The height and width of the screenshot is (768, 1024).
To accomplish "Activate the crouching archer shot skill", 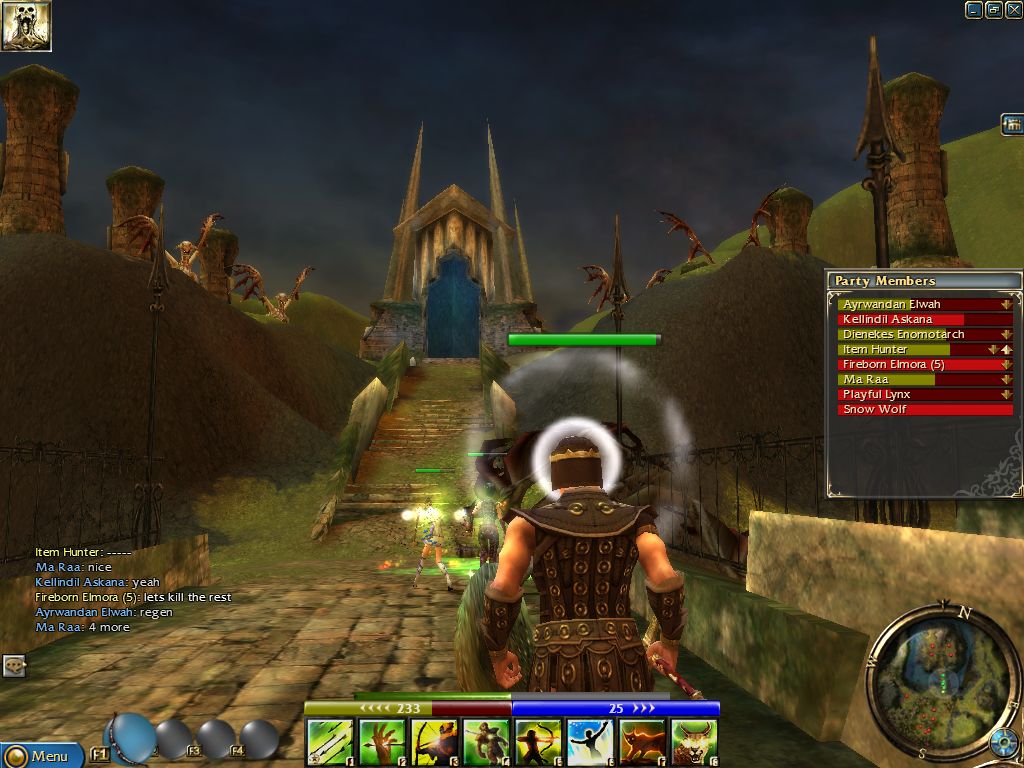I will pos(434,742).
